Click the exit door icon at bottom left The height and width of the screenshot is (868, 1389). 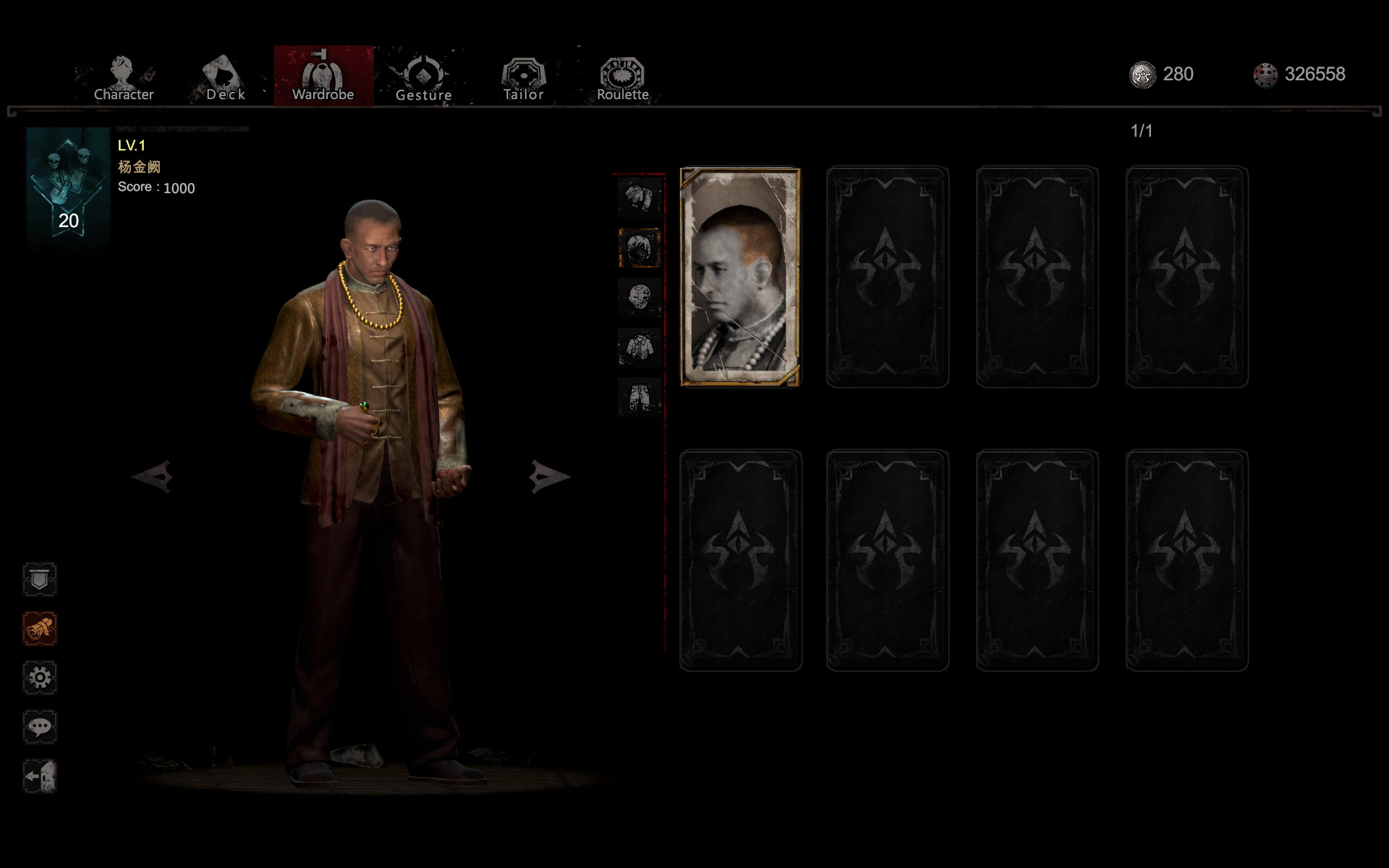(40, 776)
